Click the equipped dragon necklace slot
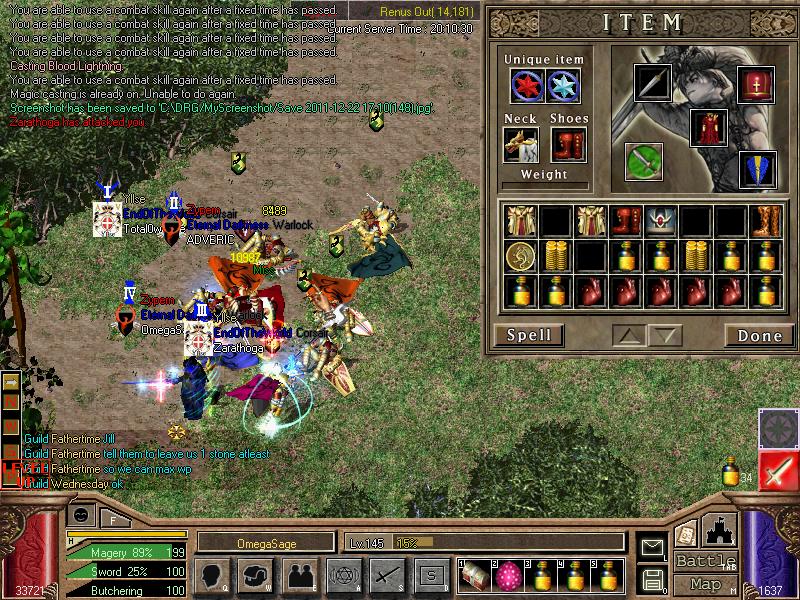The height and width of the screenshot is (600, 800). pyautogui.click(x=520, y=144)
